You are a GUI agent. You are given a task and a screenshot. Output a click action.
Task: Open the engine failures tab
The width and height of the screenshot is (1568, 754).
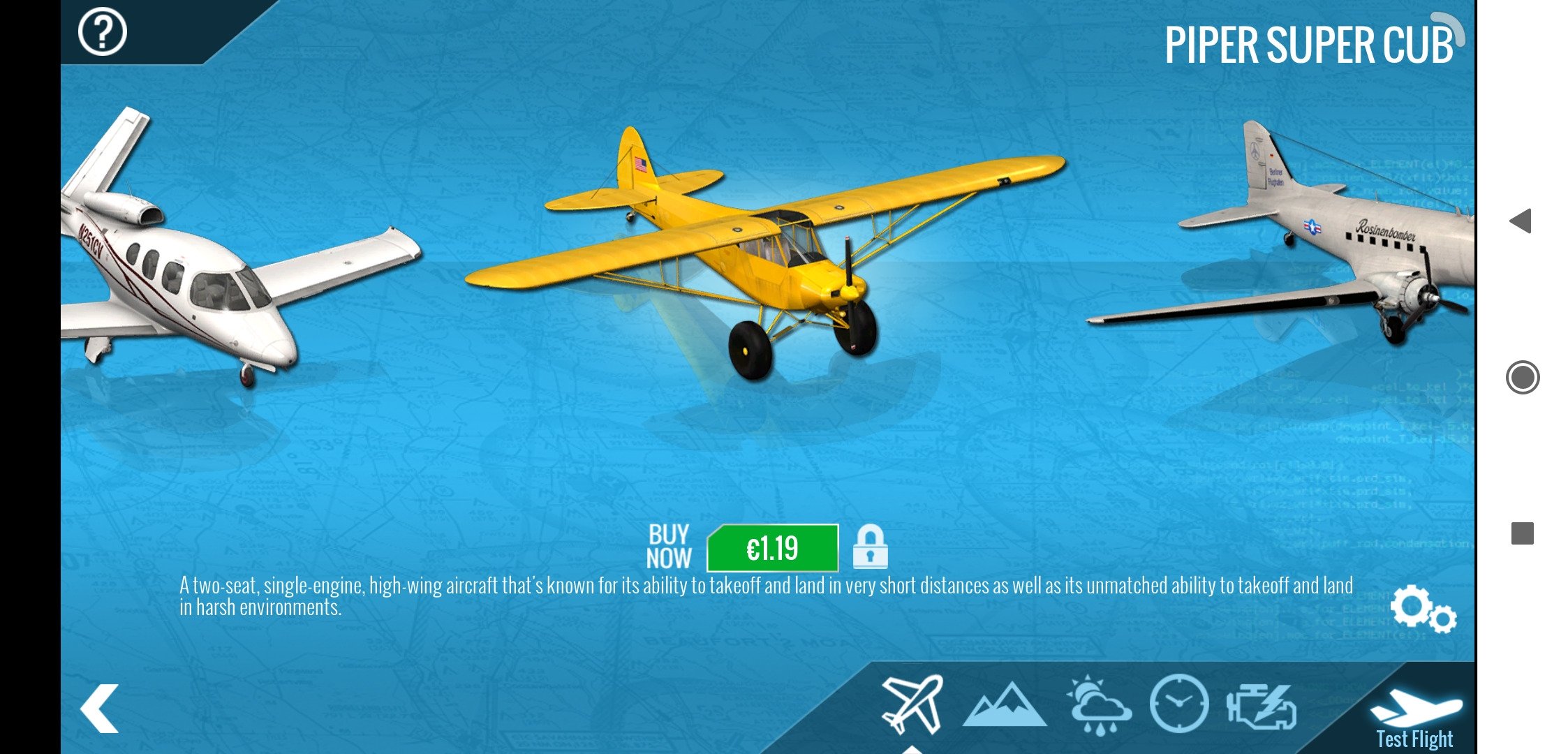pyautogui.click(x=1262, y=707)
